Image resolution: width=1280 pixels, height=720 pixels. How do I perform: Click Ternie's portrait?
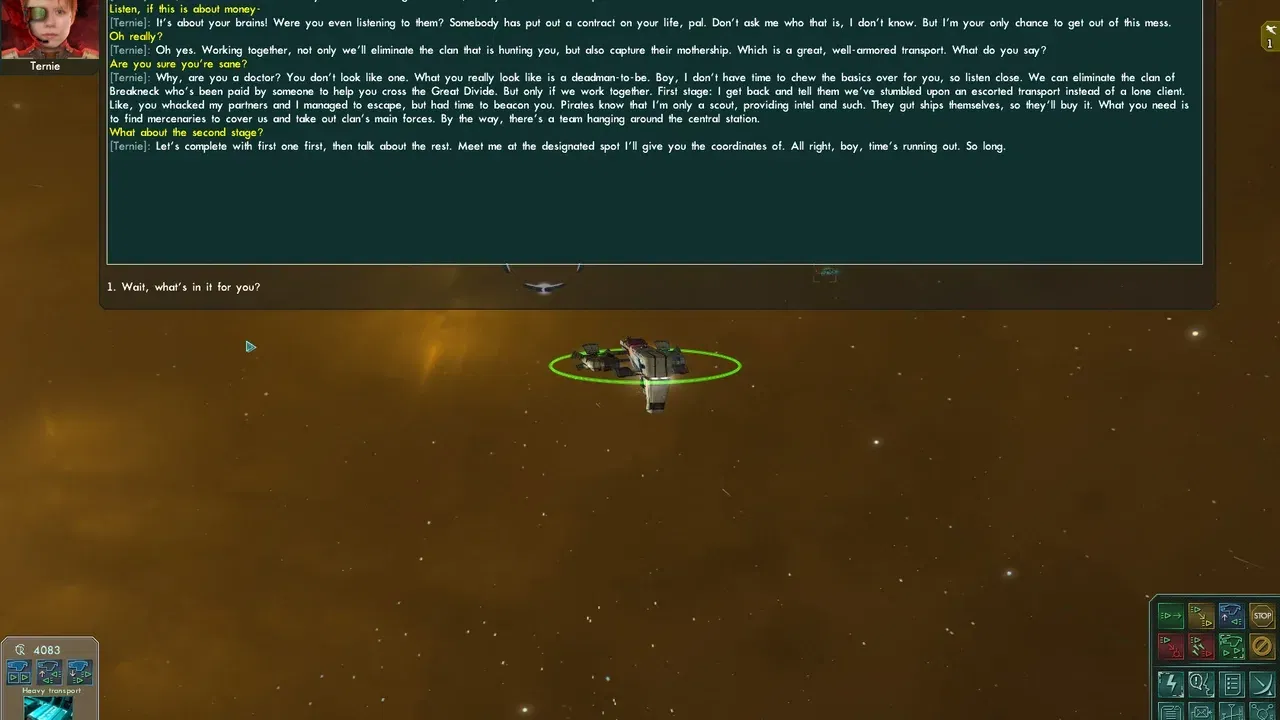pyautogui.click(x=48, y=28)
